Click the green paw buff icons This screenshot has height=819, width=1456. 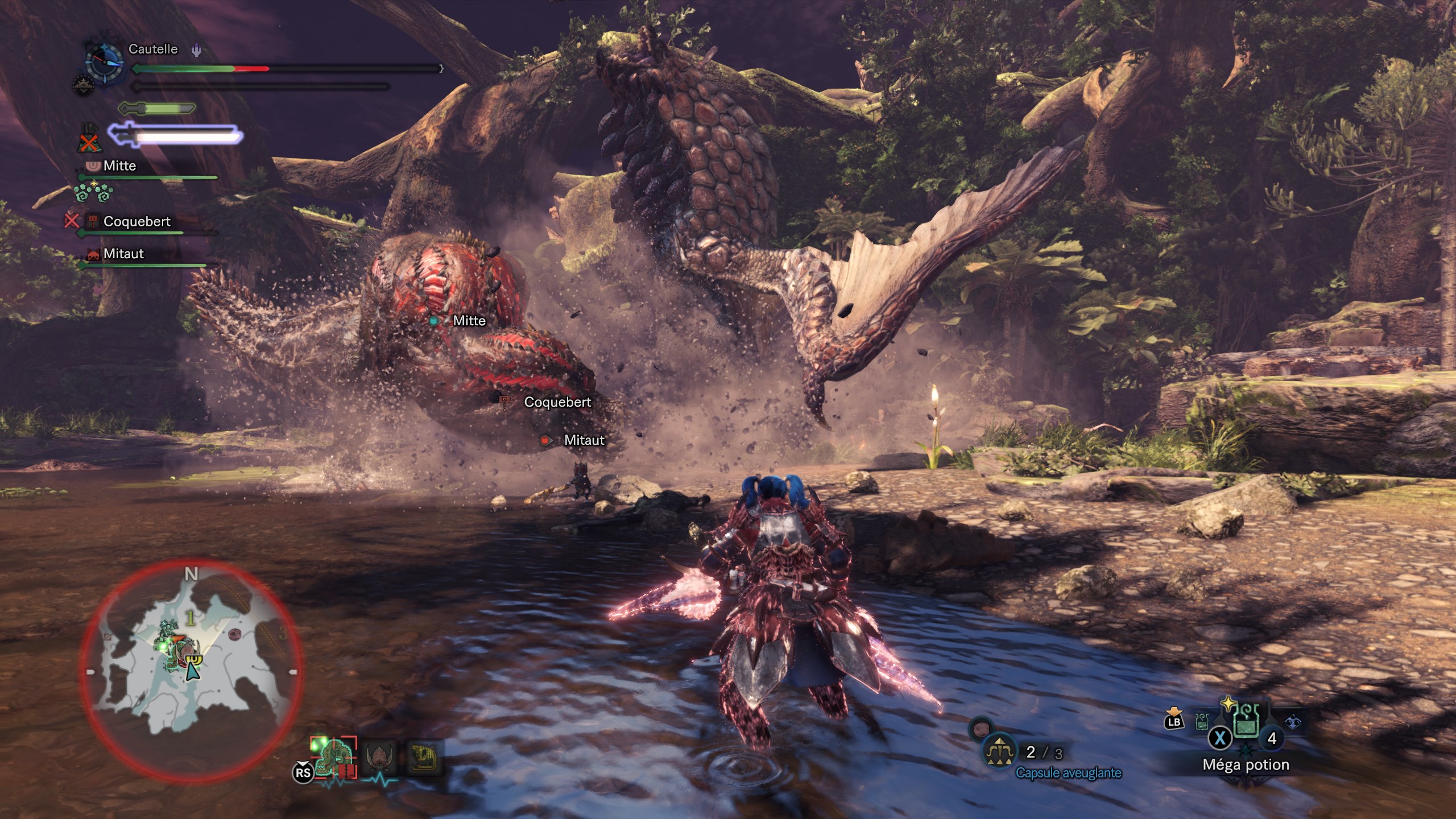pos(94,192)
